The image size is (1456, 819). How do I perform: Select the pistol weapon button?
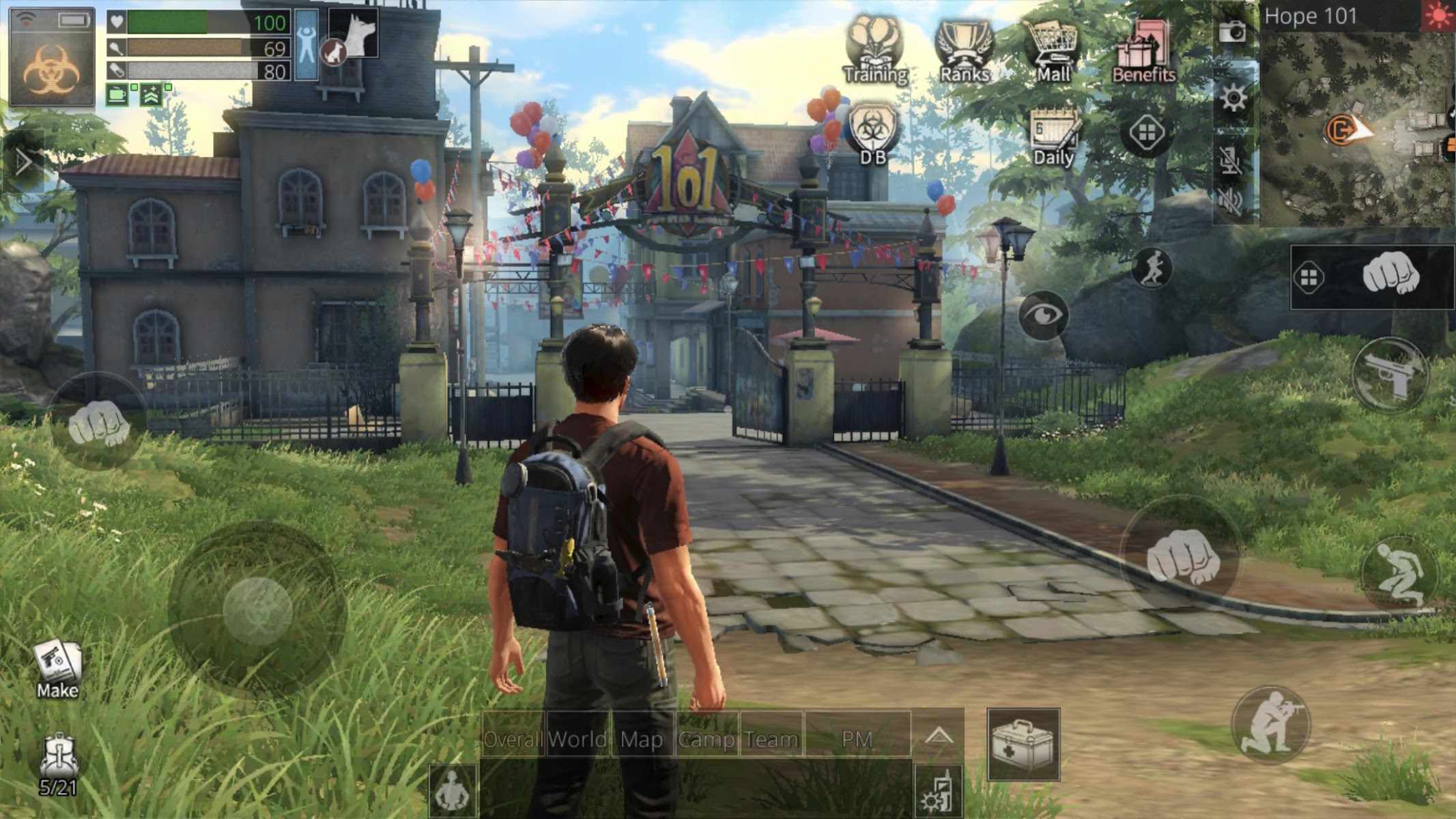(1390, 375)
